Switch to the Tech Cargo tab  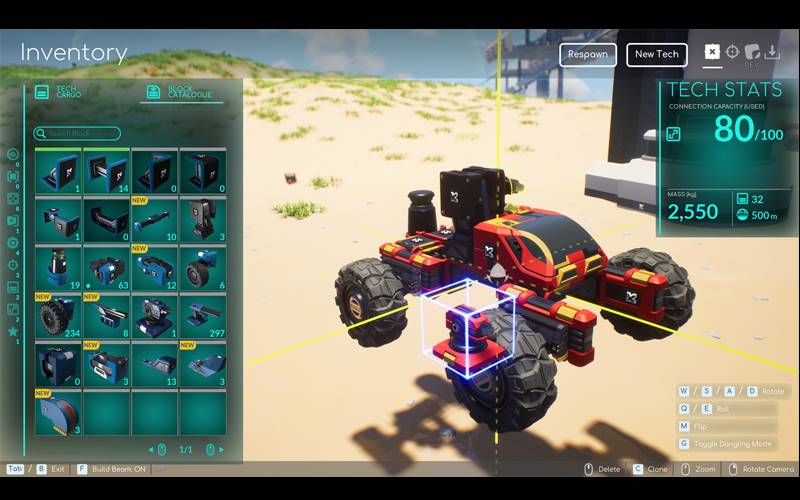(x=60, y=92)
